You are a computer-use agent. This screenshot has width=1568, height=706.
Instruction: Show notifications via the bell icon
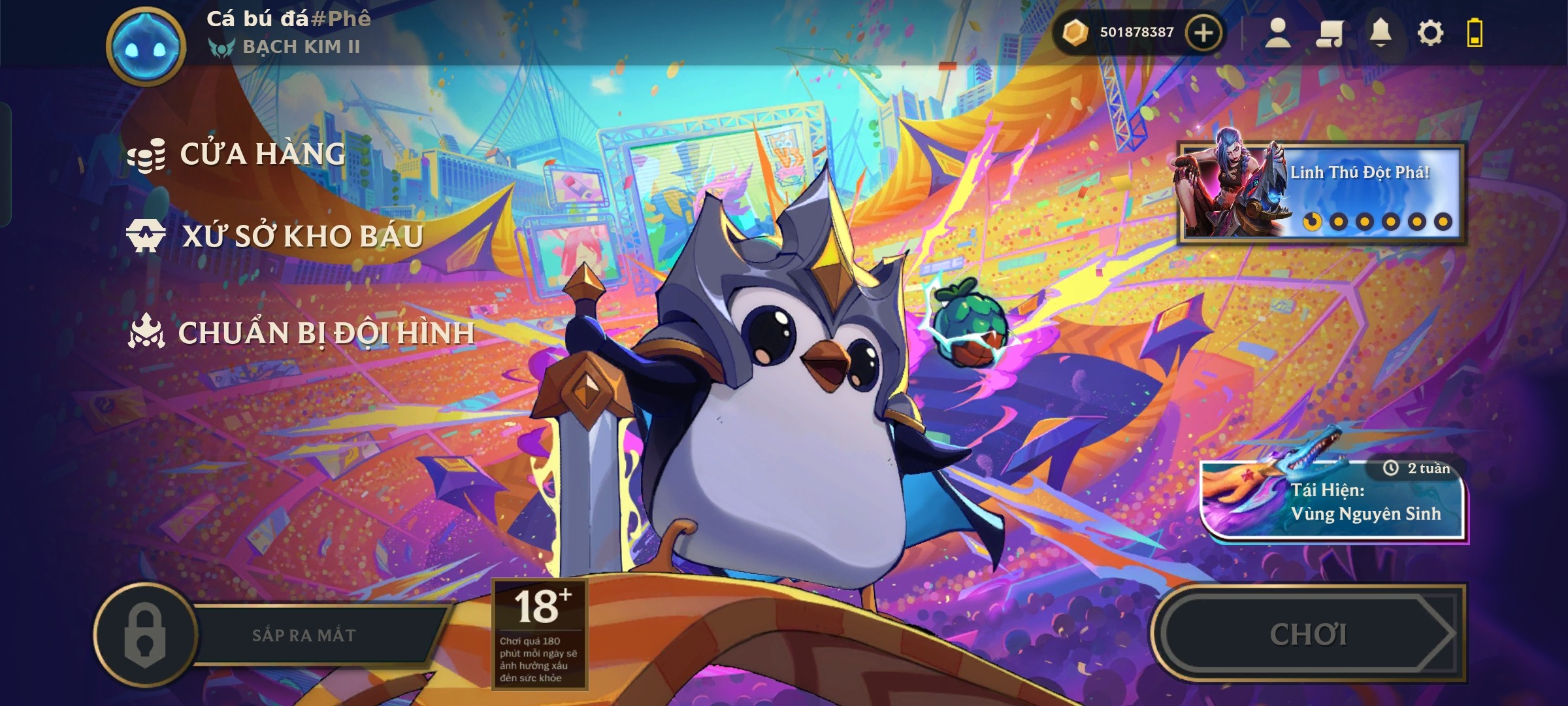[1380, 33]
